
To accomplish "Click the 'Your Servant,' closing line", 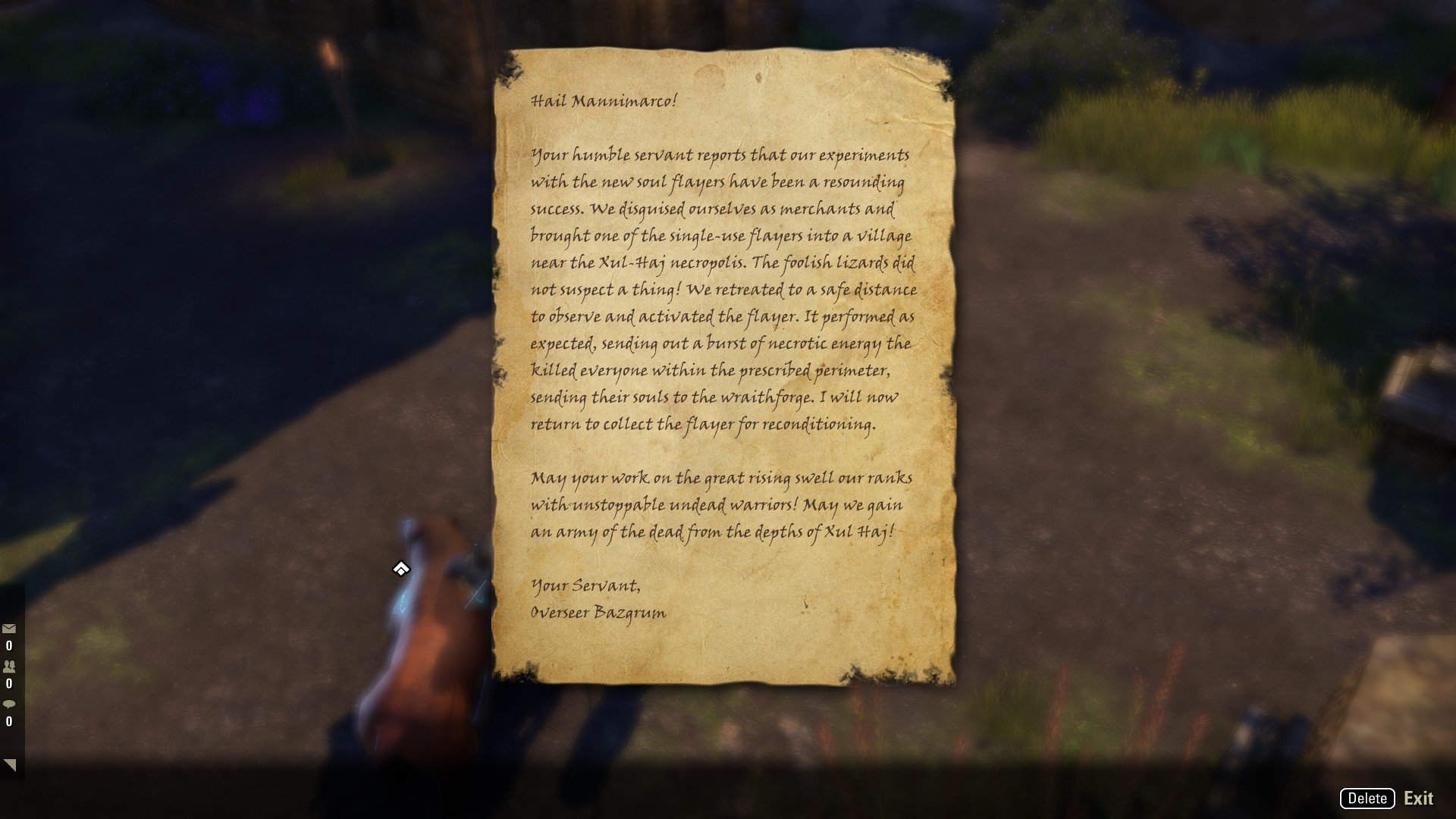I will [x=585, y=586].
